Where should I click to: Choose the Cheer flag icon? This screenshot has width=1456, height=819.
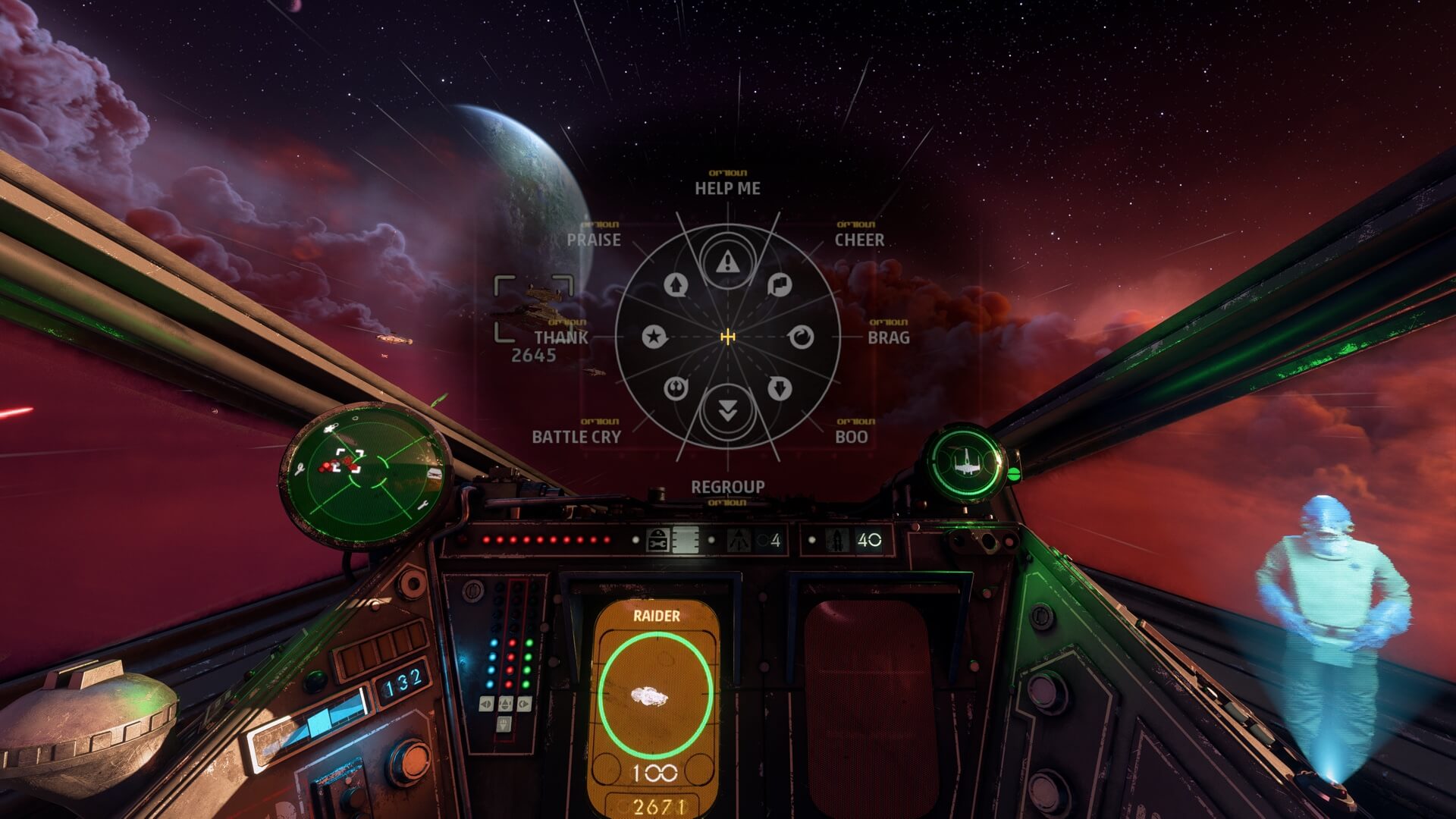[x=780, y=285]
